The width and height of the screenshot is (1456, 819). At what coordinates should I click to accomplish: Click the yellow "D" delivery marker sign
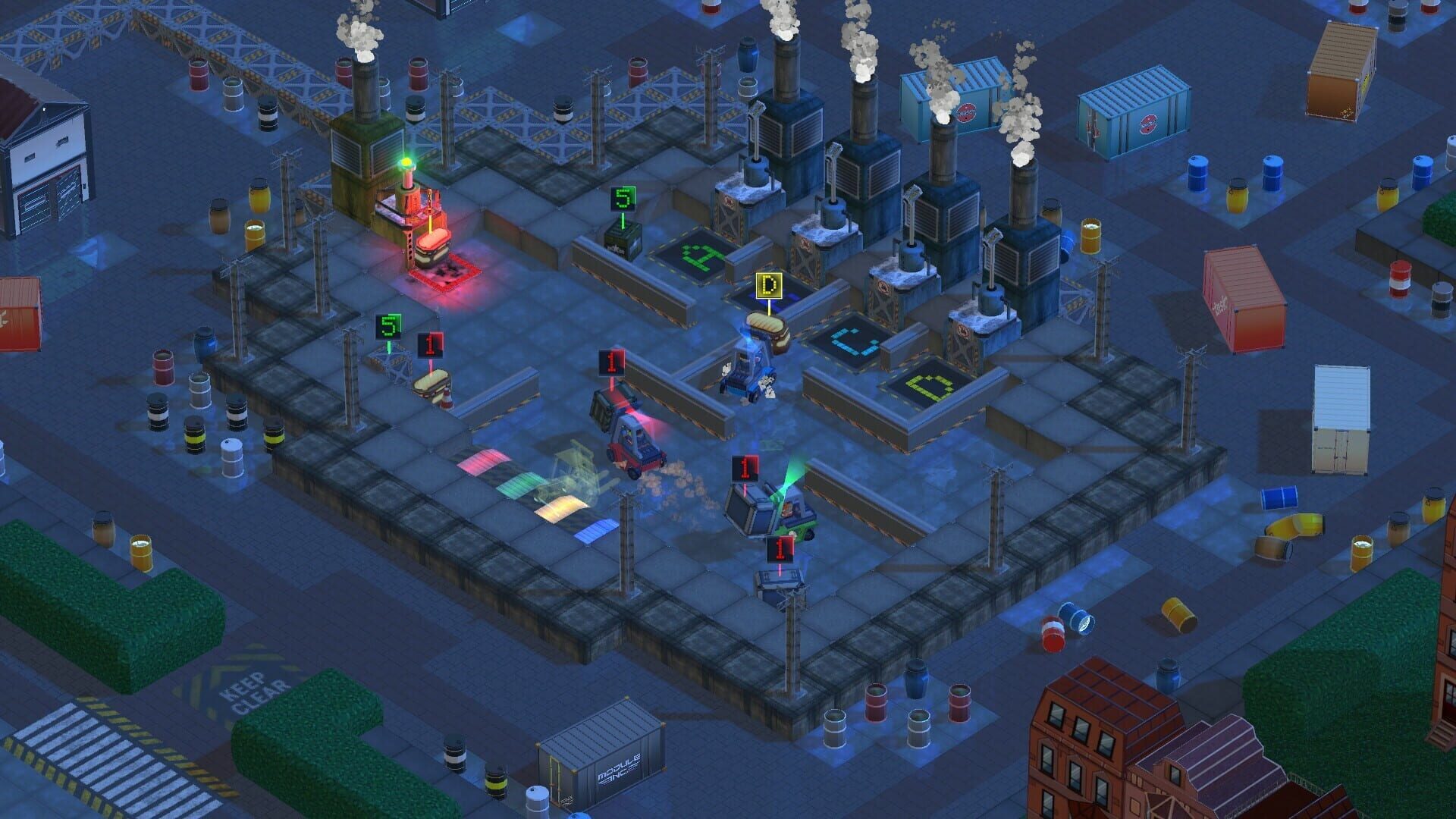tap(769, 285)
